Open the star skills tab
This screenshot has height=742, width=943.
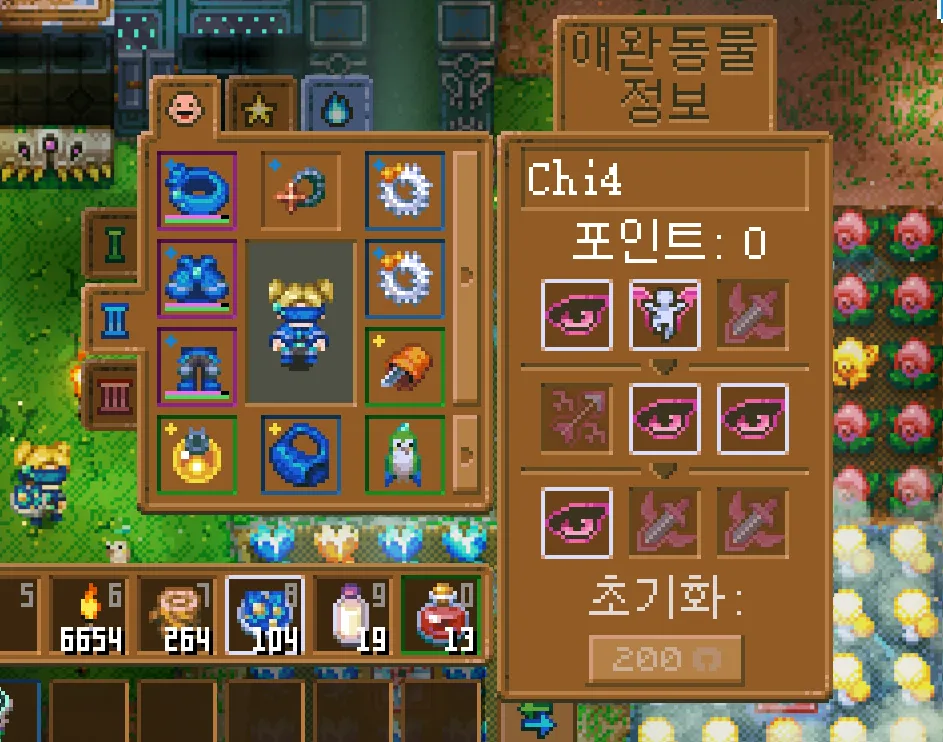(x=260, y=108)
